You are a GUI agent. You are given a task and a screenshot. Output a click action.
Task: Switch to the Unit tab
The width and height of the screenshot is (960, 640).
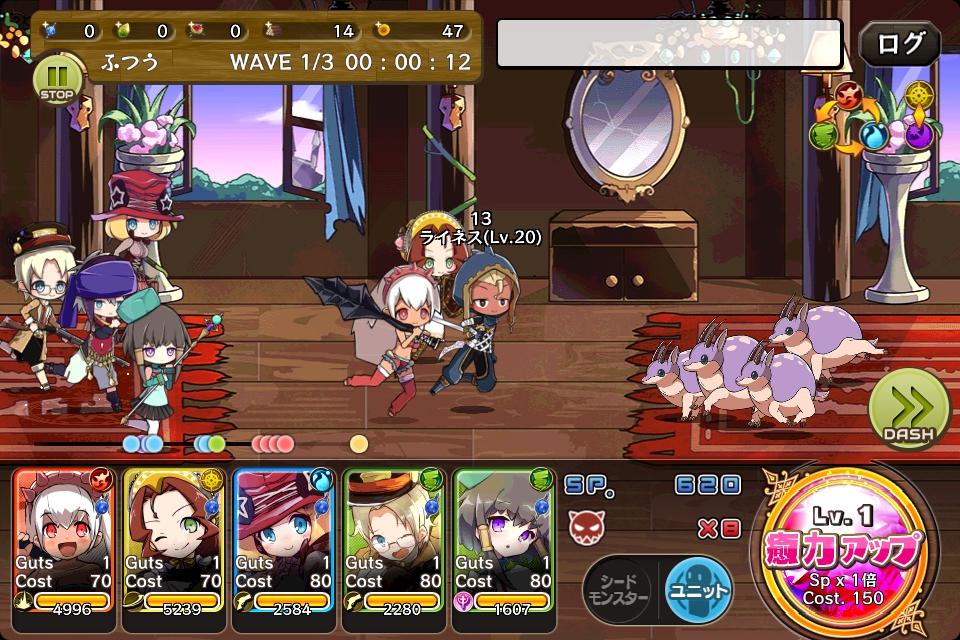698,588
